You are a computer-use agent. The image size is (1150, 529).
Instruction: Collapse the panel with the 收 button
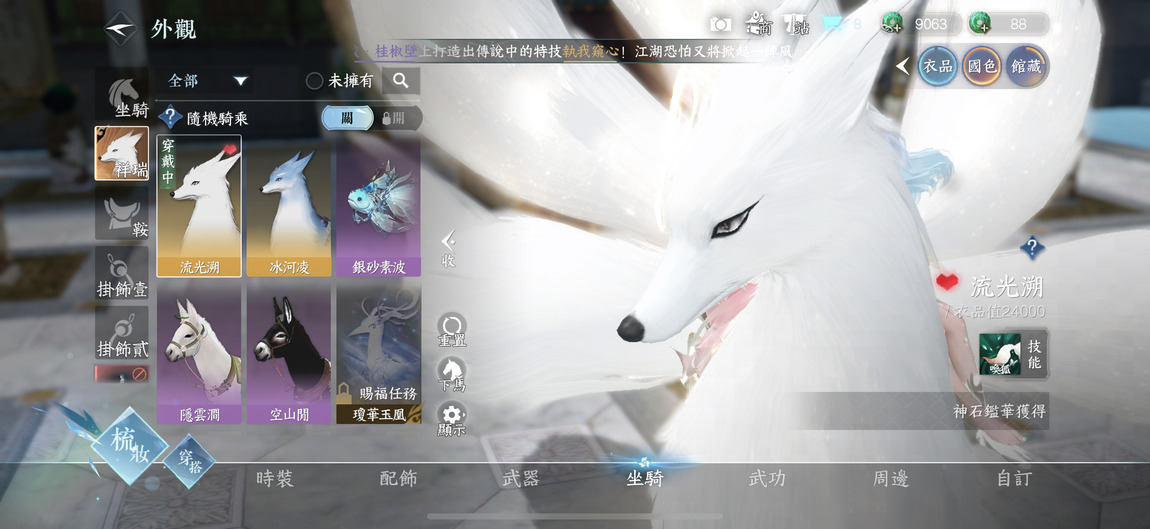tap(449, 248)
